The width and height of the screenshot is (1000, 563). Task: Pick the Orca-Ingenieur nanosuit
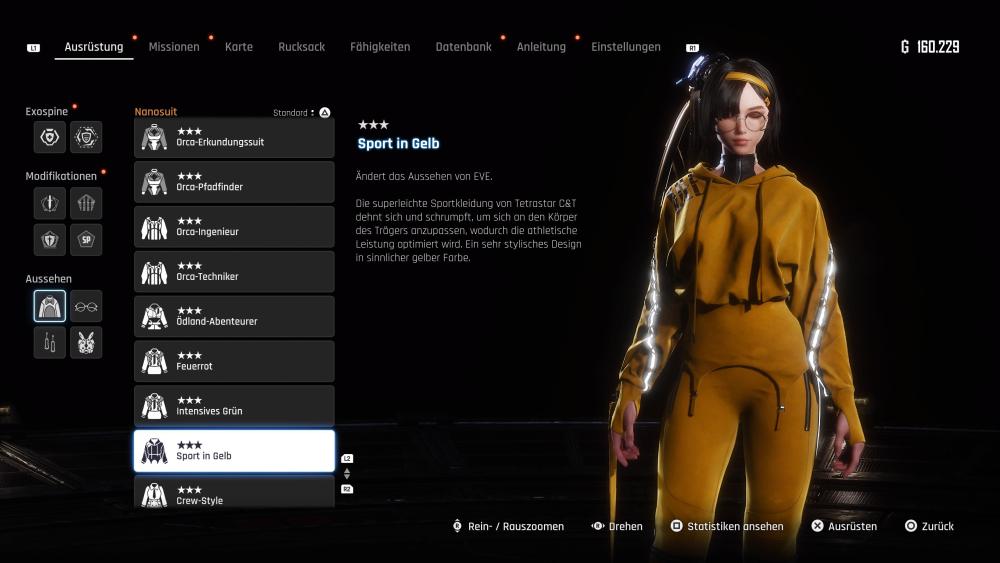click(234, 227)
